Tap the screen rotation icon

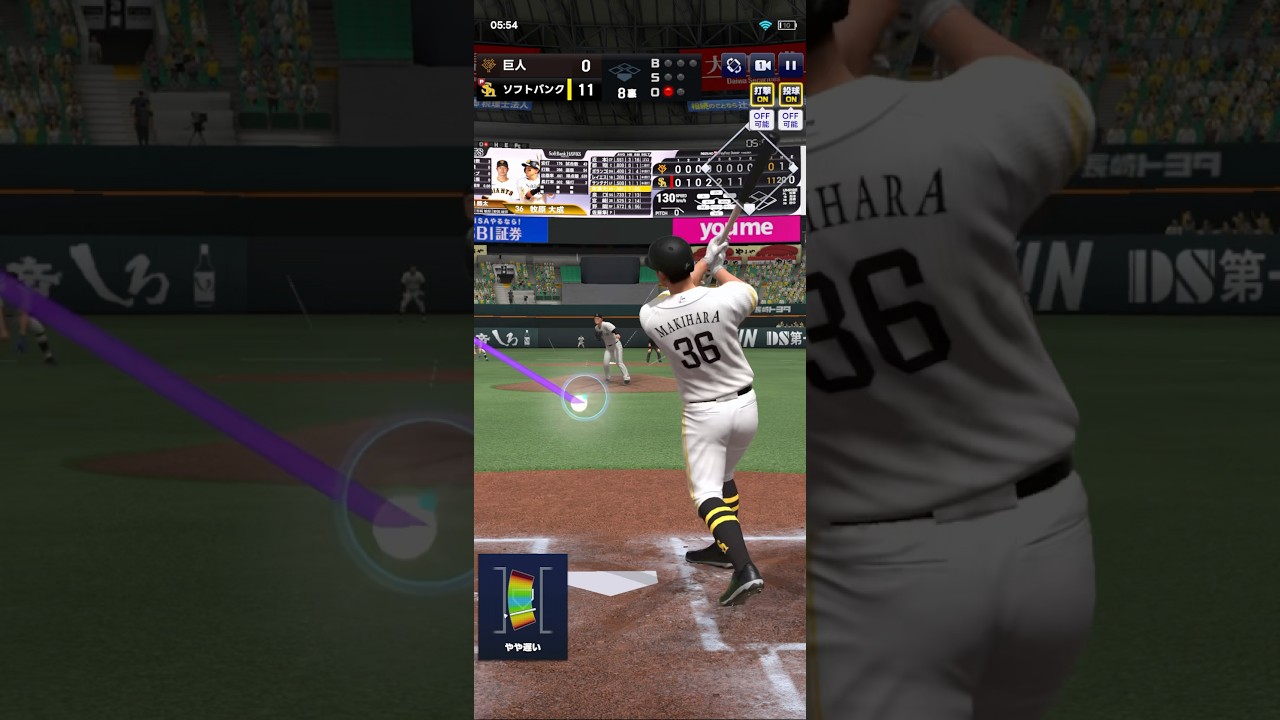(734, 65)
